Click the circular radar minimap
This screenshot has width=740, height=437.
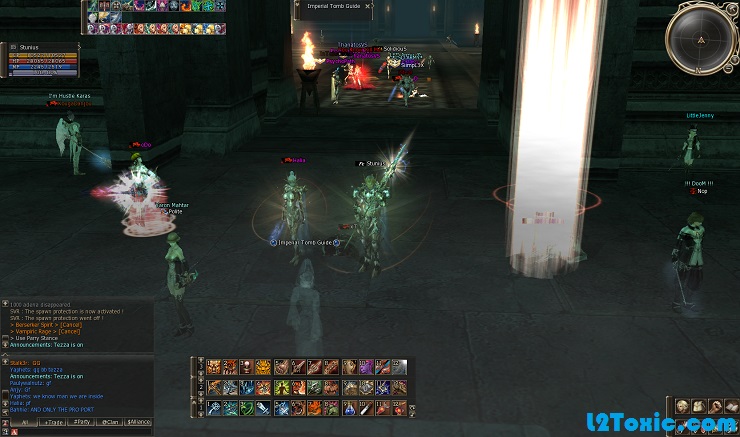click(x=700, y=40)
